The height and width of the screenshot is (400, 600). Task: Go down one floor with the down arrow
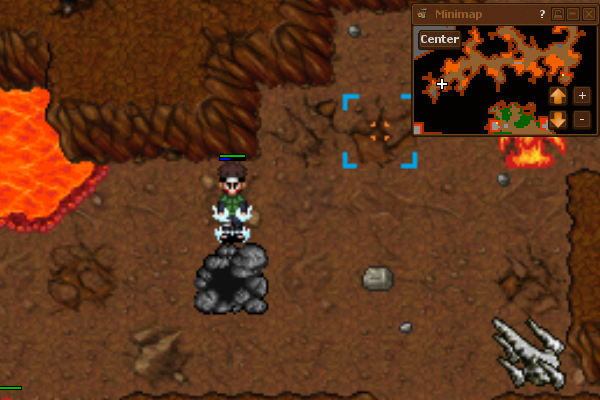tap(558, 120)
